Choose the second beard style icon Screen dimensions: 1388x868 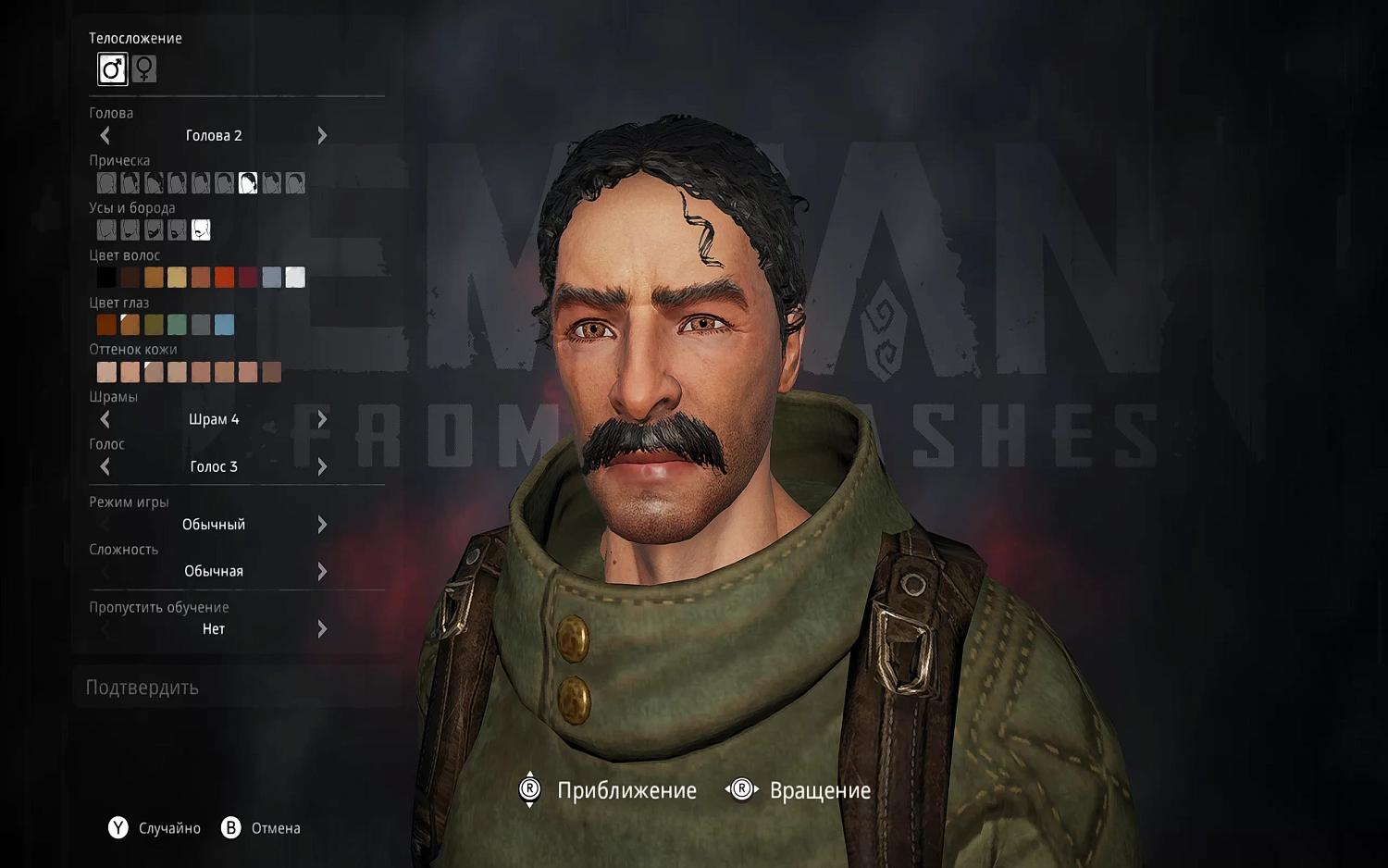click(130, 229)
